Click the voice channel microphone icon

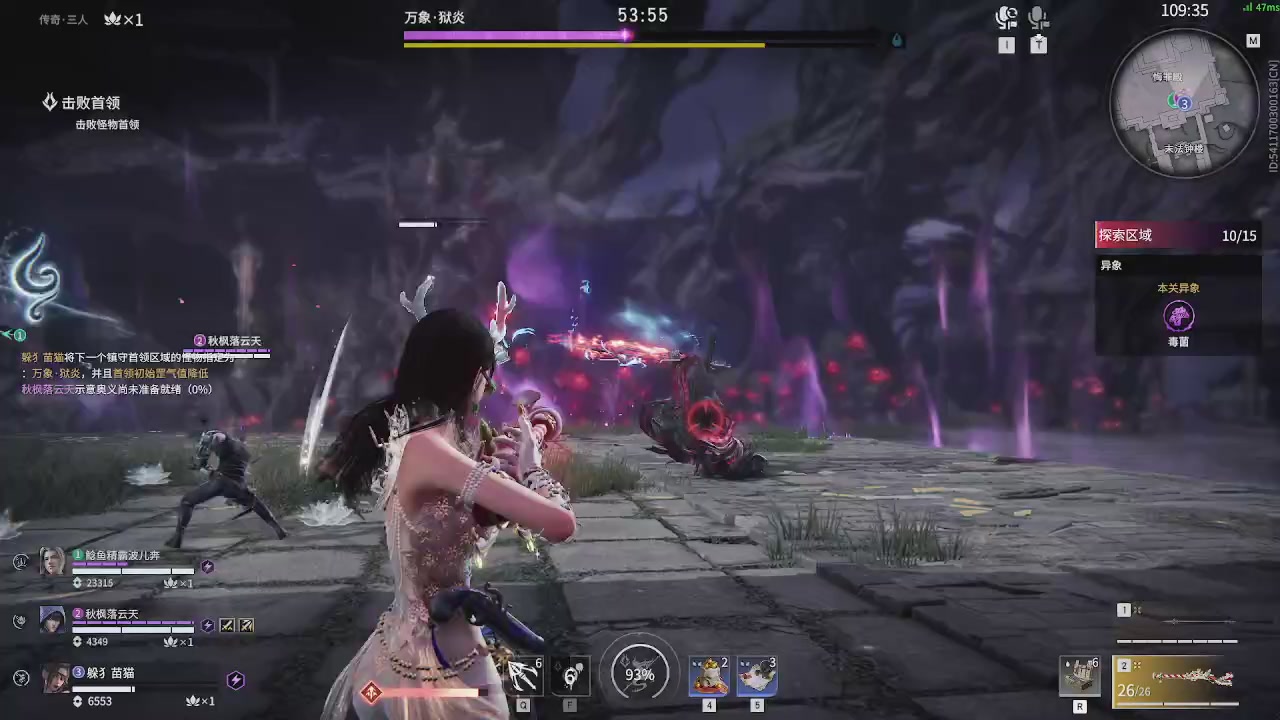pyautogui.click(x=1007, y=15)
